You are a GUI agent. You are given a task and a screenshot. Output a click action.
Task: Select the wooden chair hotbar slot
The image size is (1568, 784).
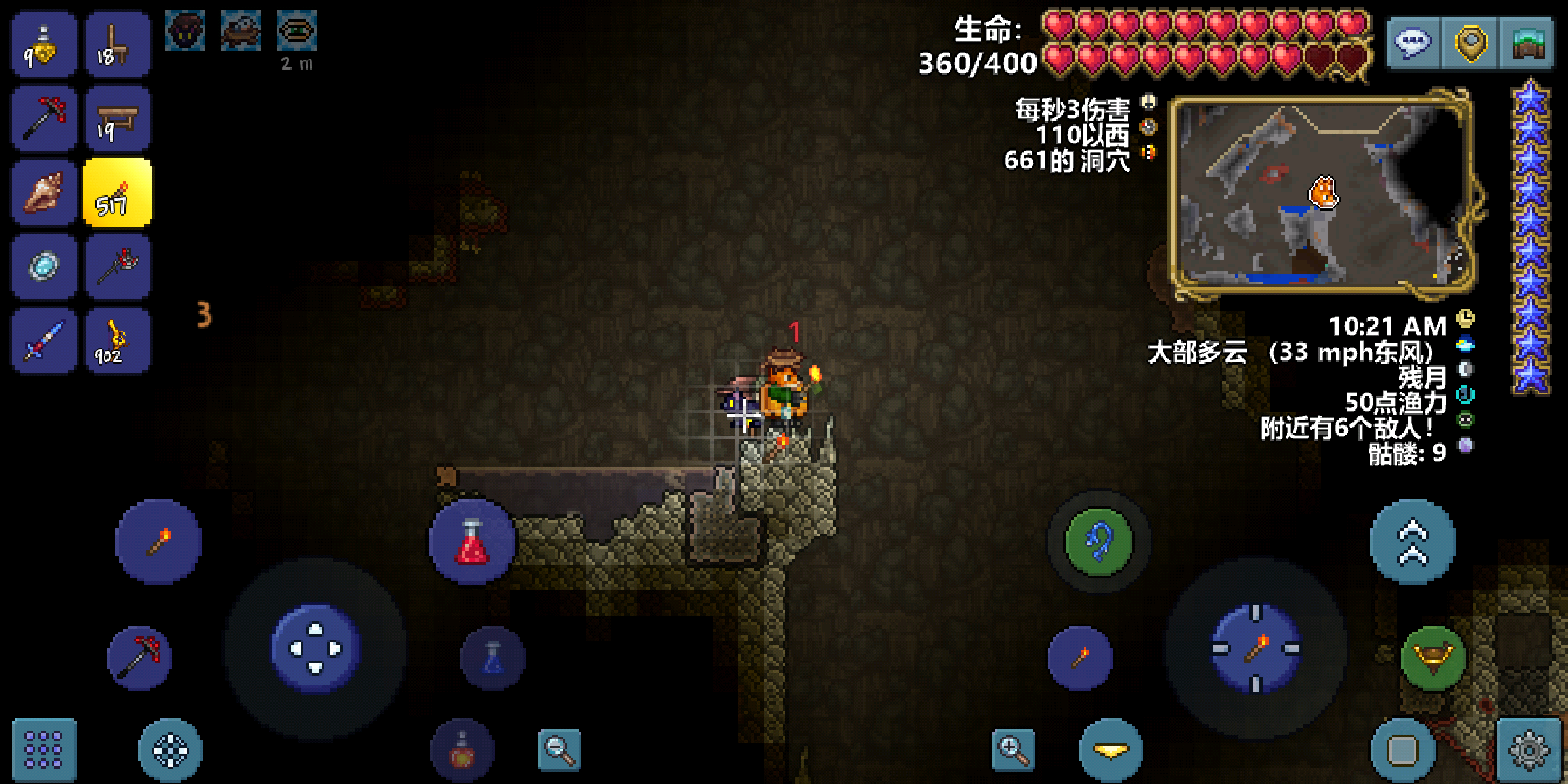pyautogui.click(x=117, y=45)
